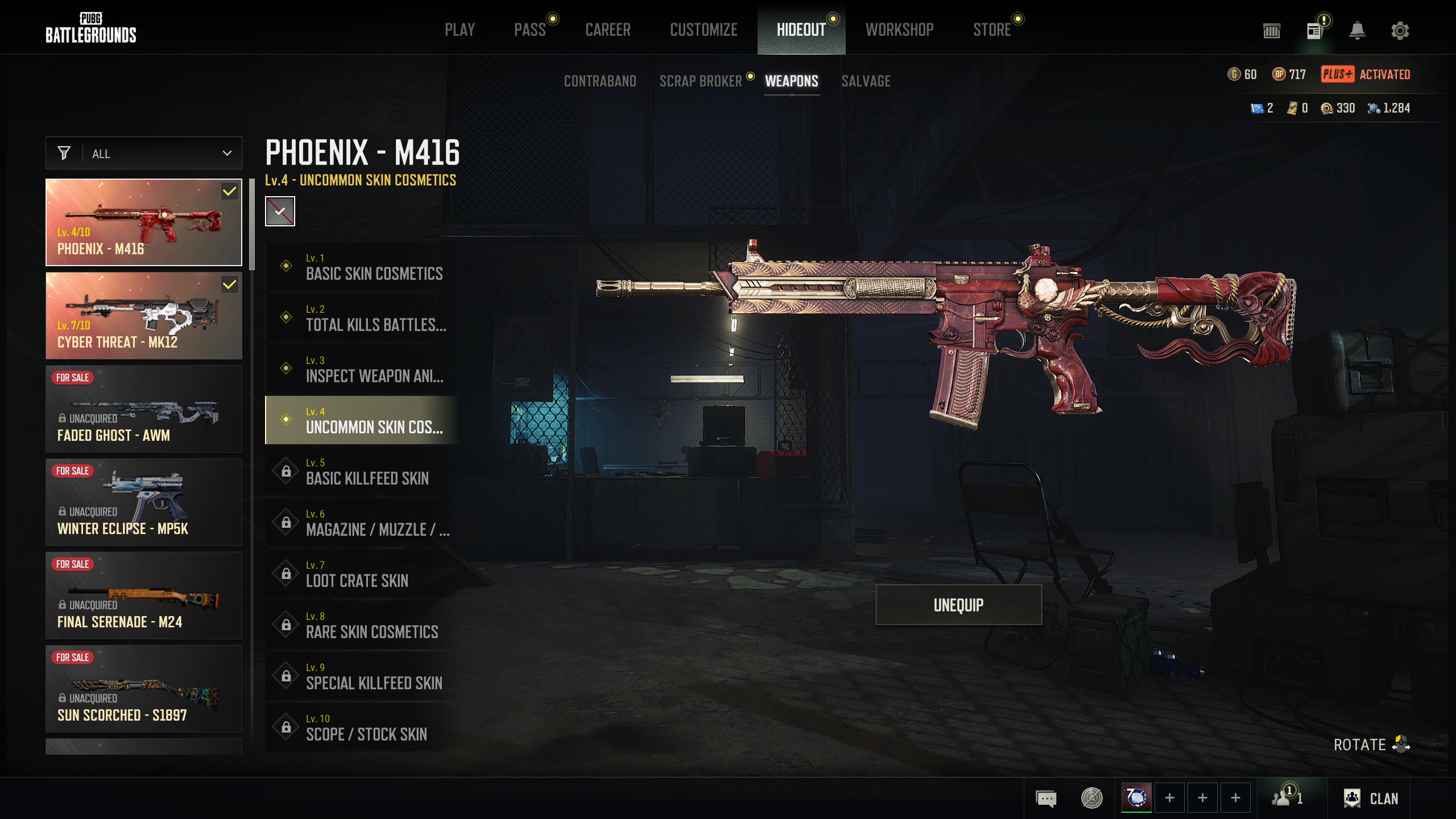The image size is (1456, 819).
Task: Switch to SCRAP BROKER sub-tab
Action: coord(701,81)
